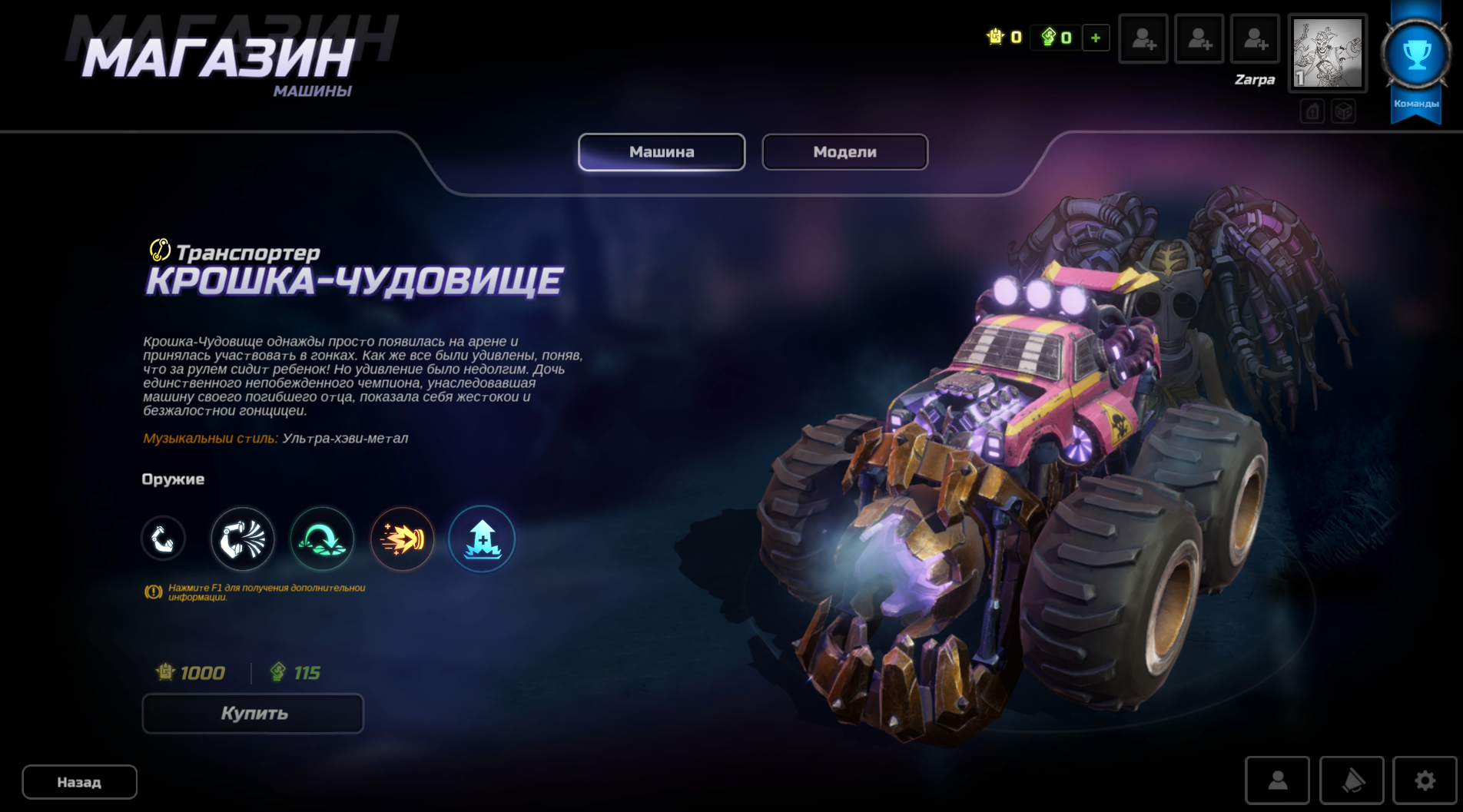
Task: Open the Модели tab
Action: 844,152
